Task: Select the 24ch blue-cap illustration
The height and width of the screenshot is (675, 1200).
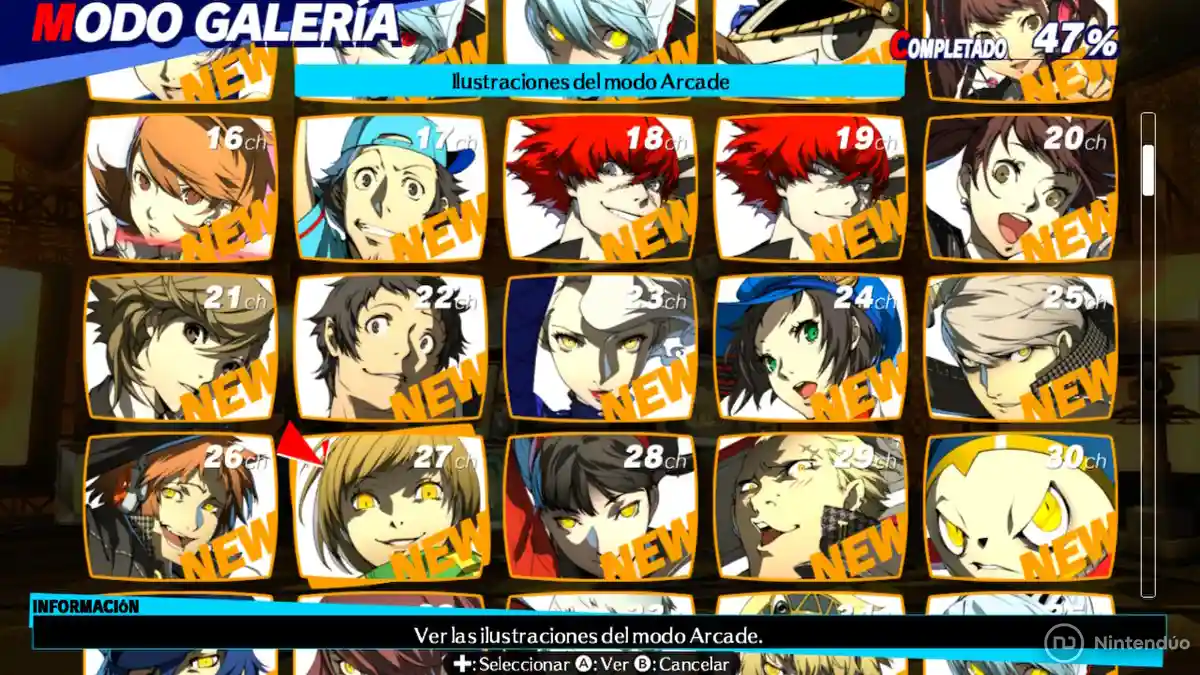Action: point(810,347)
